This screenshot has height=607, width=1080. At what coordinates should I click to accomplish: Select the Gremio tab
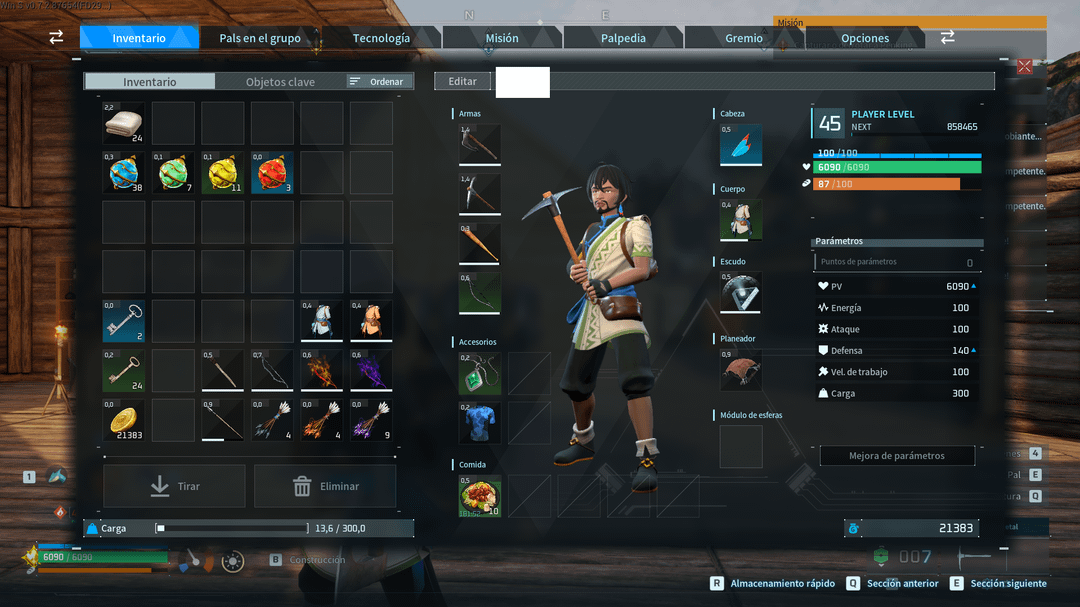coord(744,38)
